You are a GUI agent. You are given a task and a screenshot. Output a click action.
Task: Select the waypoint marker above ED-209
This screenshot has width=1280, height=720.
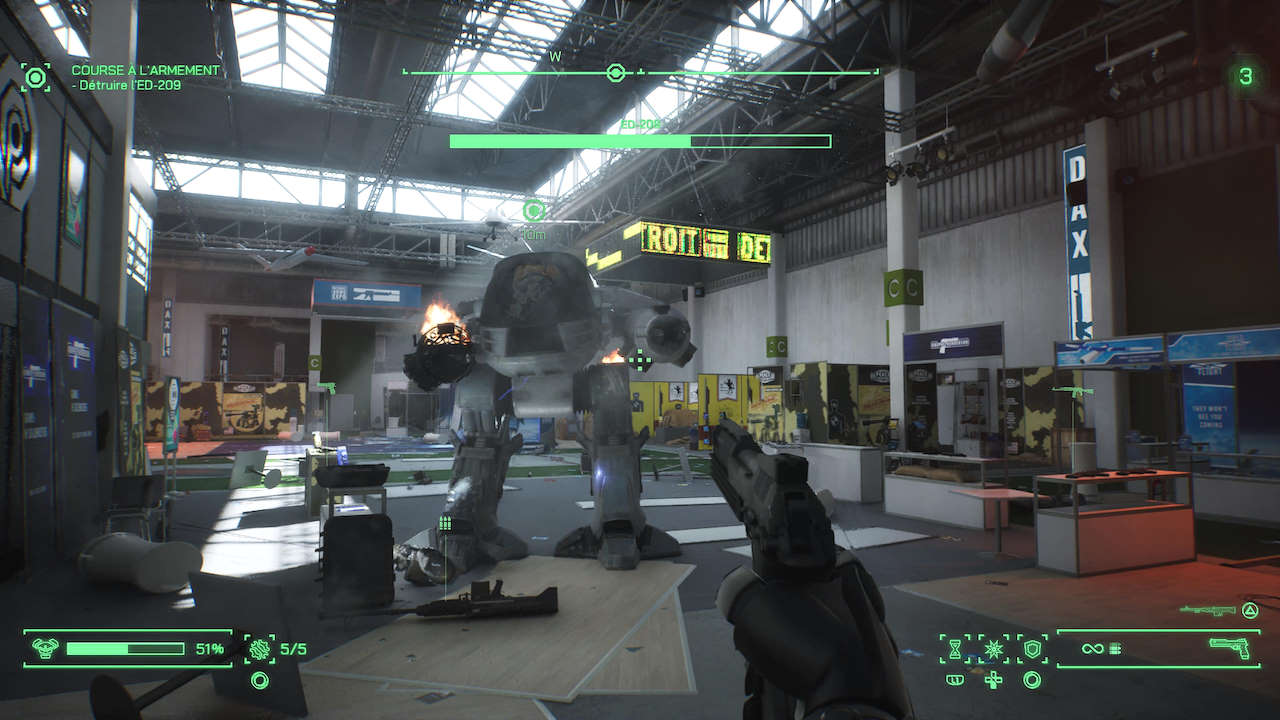pos(534,210)
